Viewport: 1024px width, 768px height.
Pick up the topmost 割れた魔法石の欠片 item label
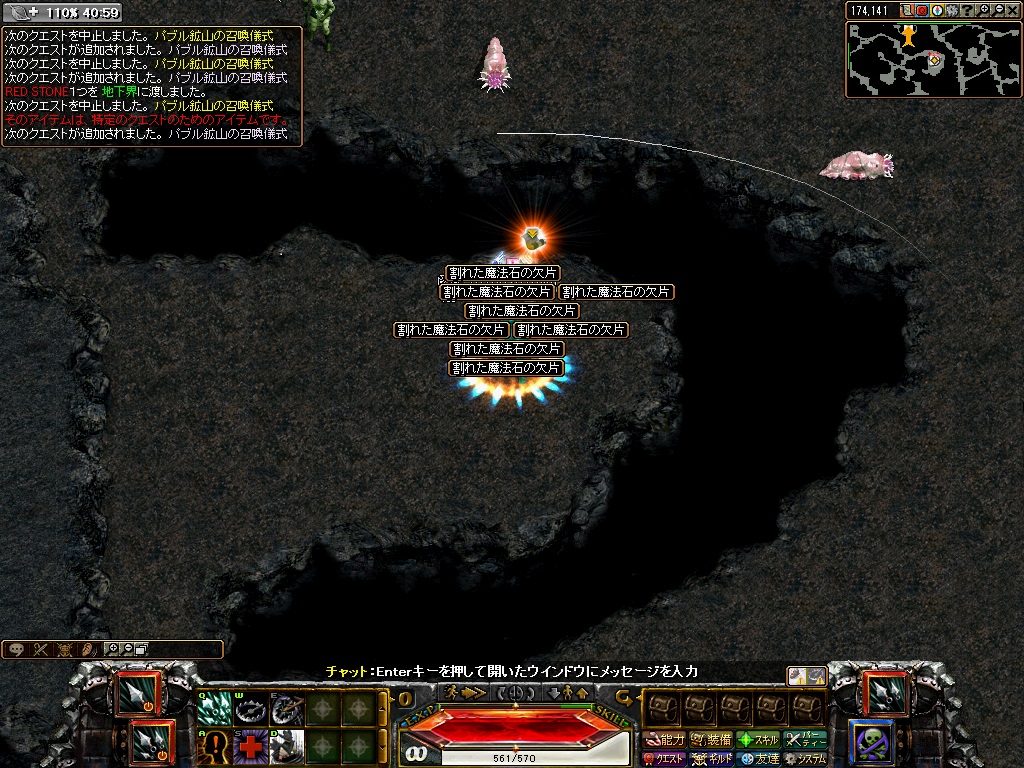tap(502, 273)
